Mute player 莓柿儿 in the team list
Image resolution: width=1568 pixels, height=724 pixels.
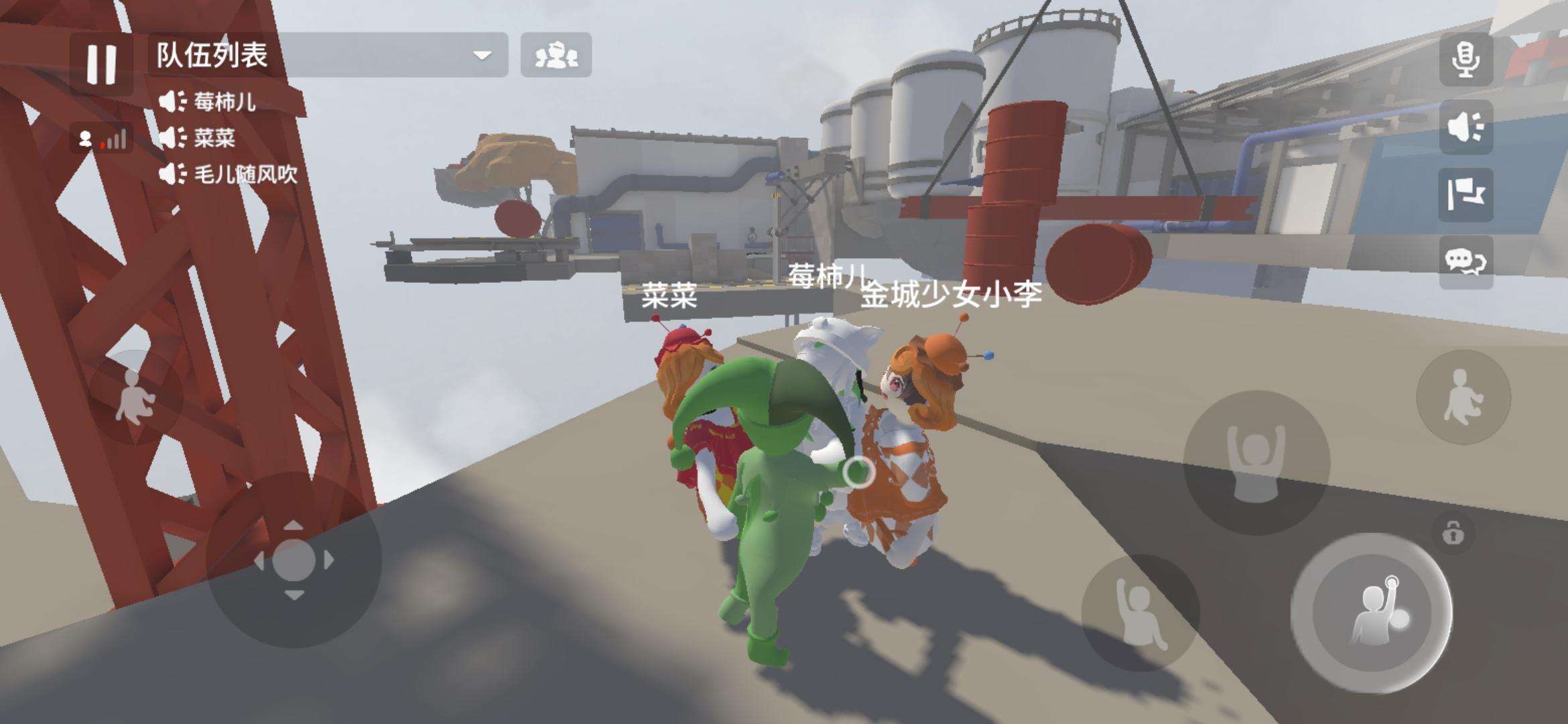click(x=172, y=99)
